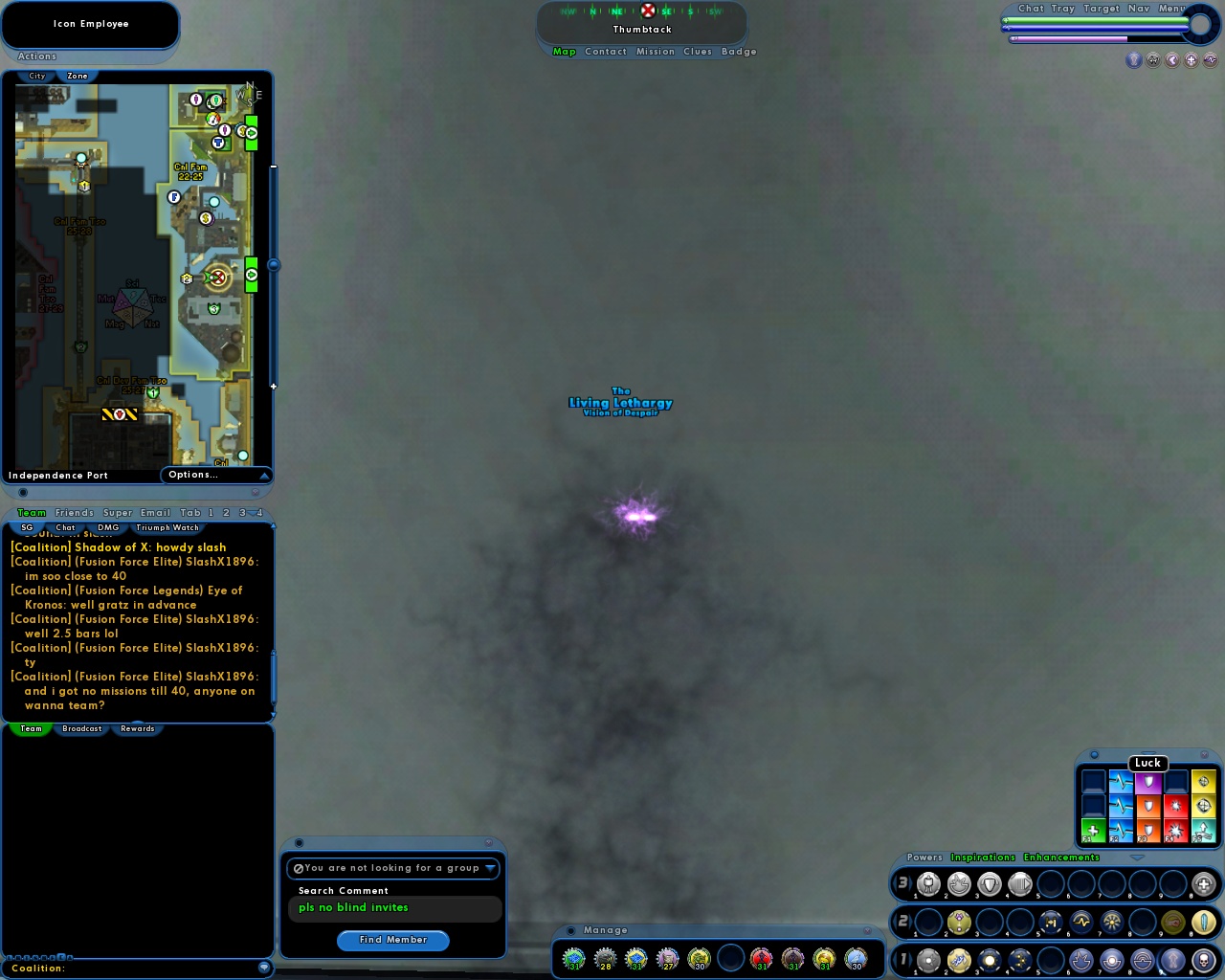The image size is (1225, 980).
Task: Click the feather power icon in tray 2
Action: (1202, 922)
